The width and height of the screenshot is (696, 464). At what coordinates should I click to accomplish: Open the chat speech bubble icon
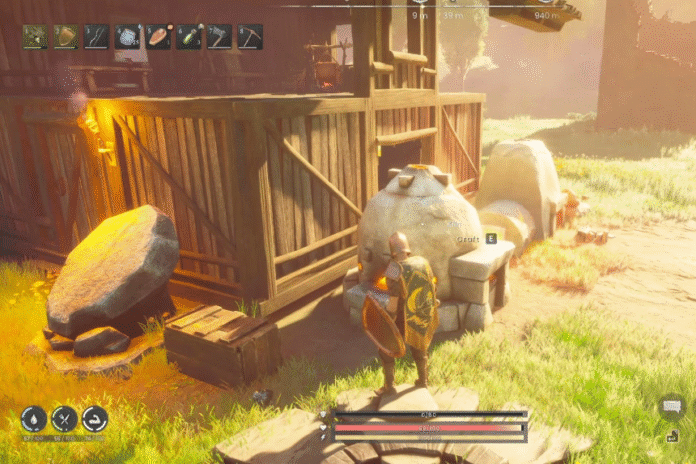pyautogui.click(x=671, y=406)
